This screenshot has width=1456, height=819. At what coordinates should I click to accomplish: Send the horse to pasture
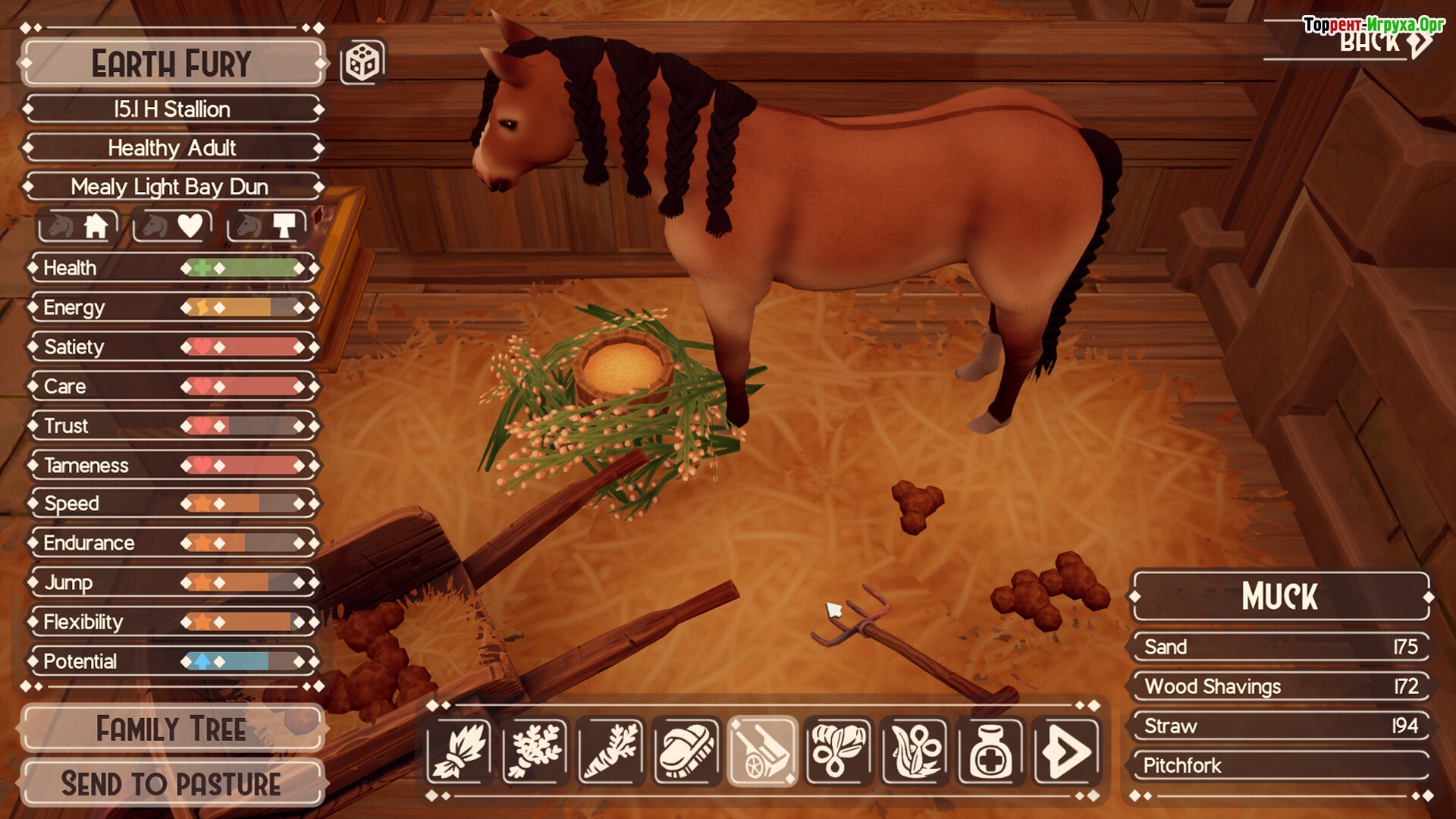point(172,783)
